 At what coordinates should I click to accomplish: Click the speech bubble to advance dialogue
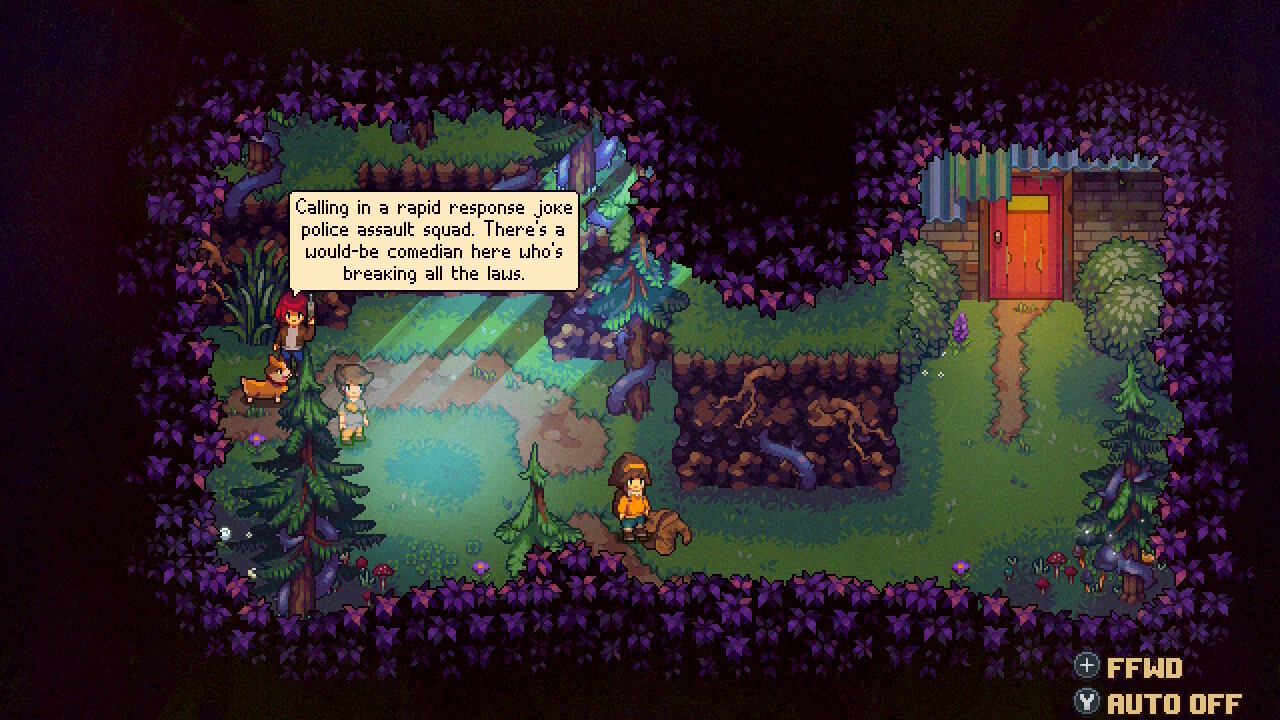click(x=435, y=238)
